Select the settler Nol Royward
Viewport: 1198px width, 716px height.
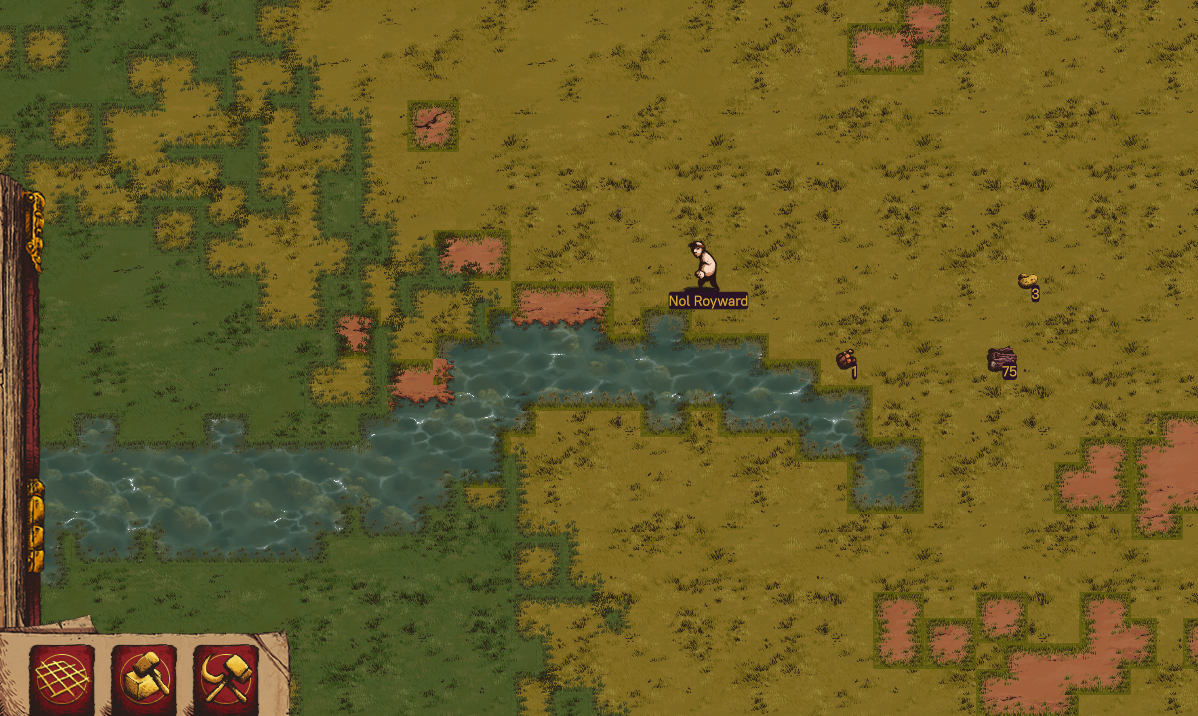click(704, 266)
